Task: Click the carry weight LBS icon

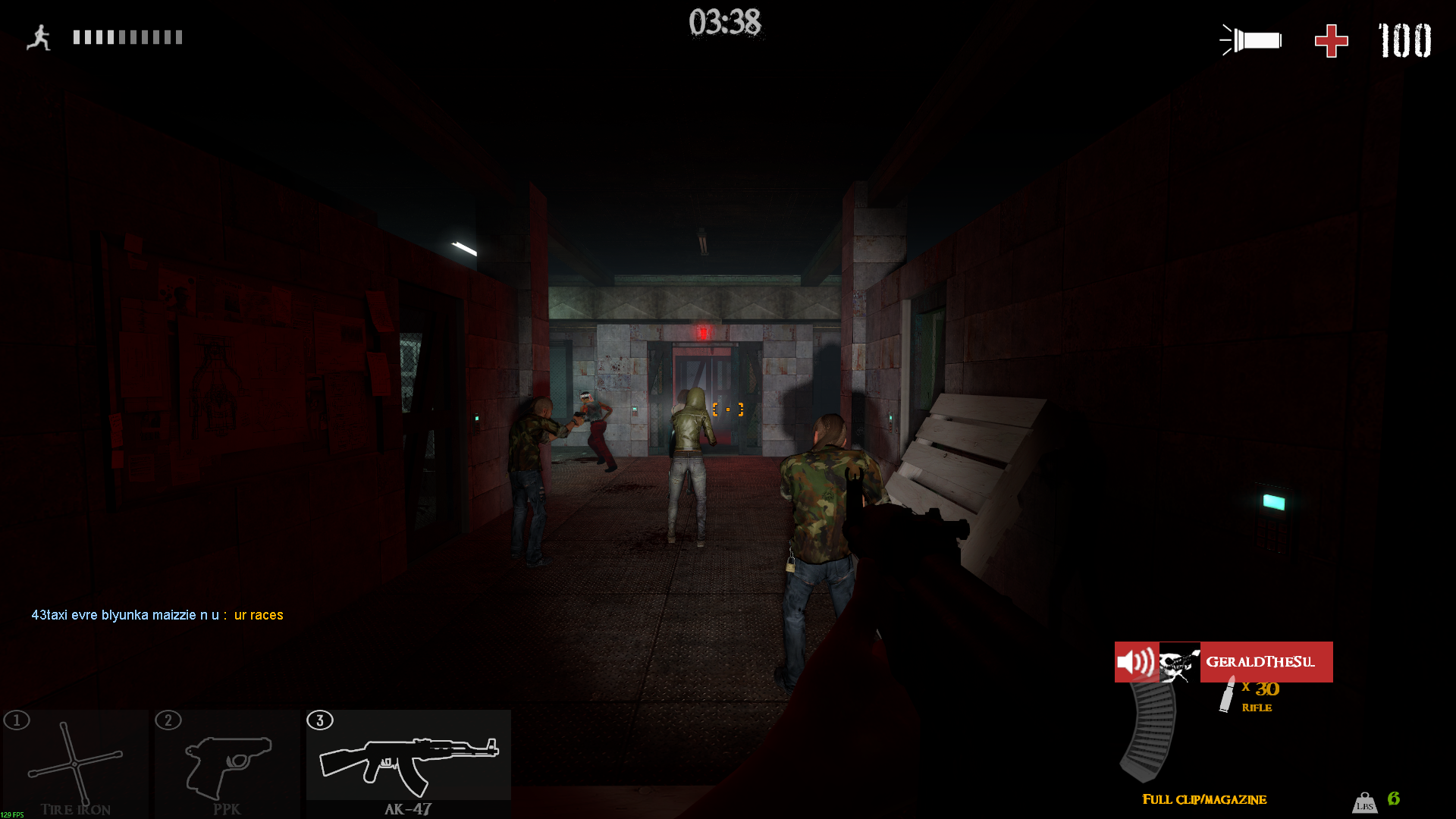Action: click(1364, 802)
